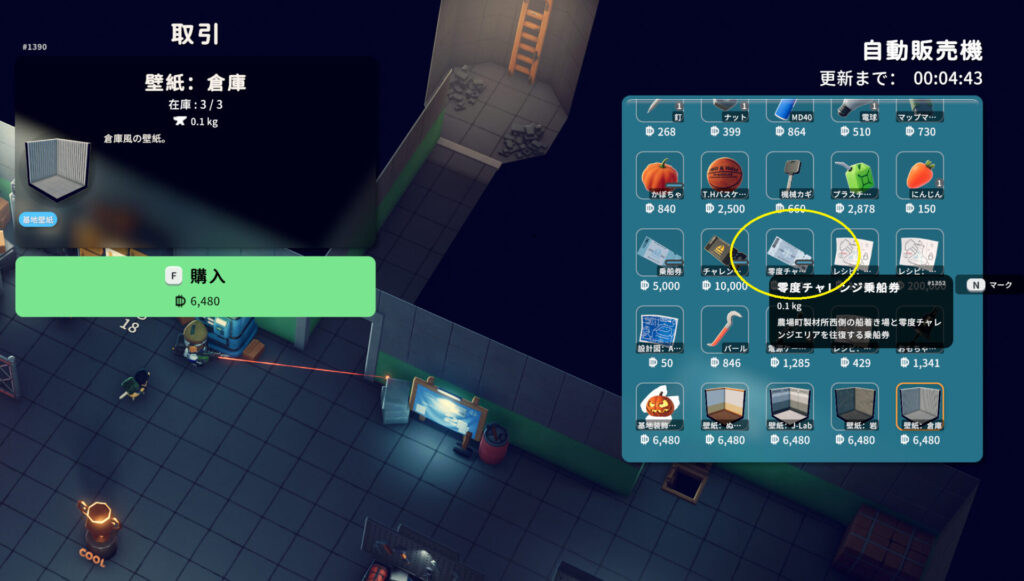
Task: Select the pumpkin (かぼちゃ) item
Action: pyautogui.click(x=660, y=175)
